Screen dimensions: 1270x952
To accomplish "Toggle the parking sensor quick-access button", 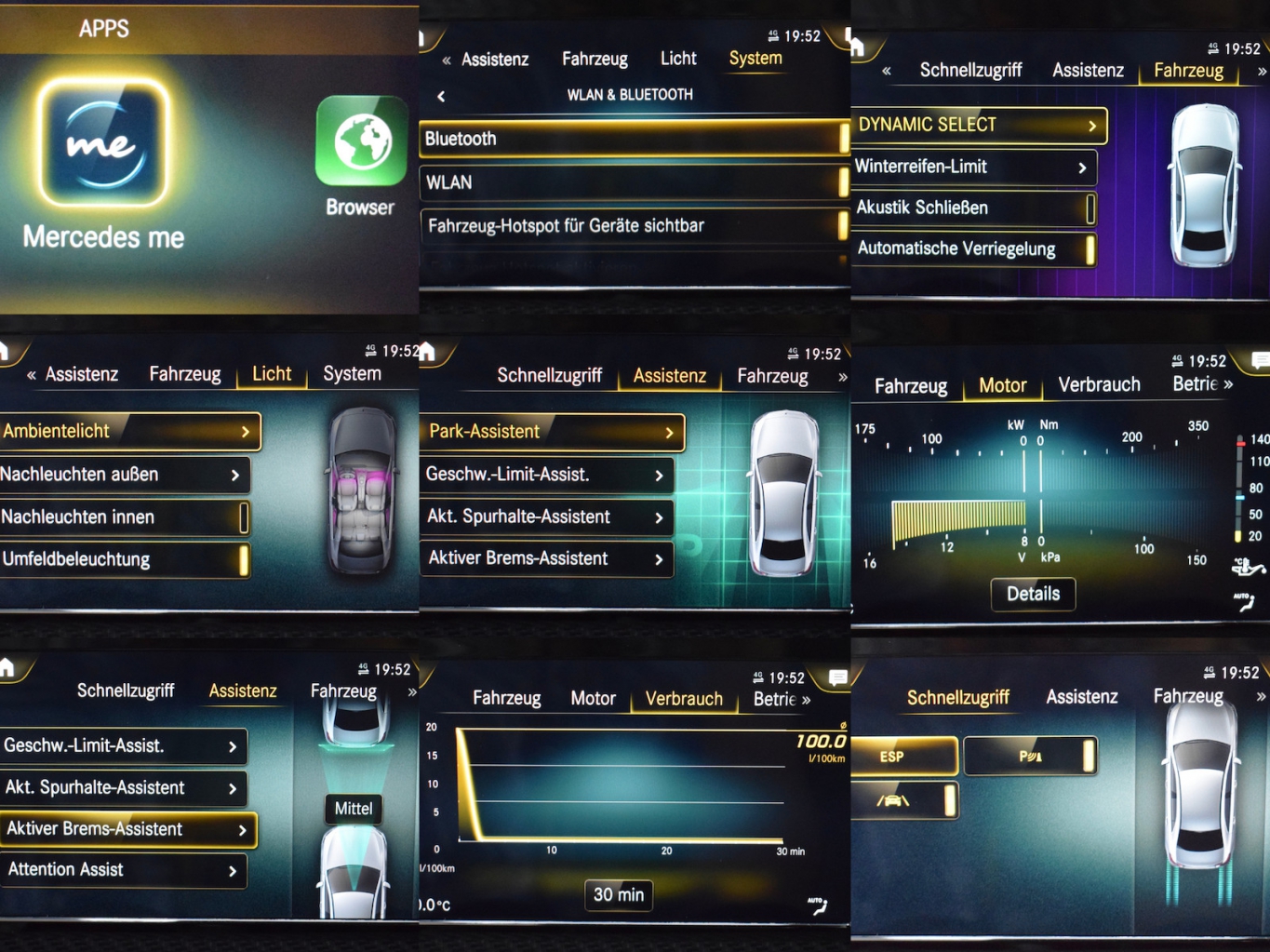I will coord(1030,756).
